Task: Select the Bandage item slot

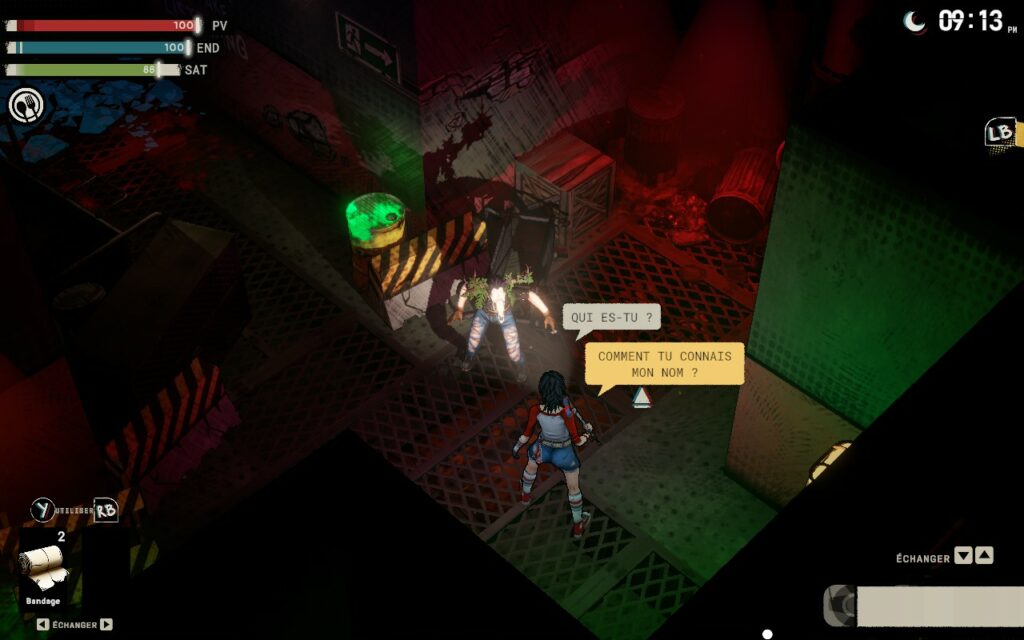Action: pyautogui.click(x=43, y=567)
